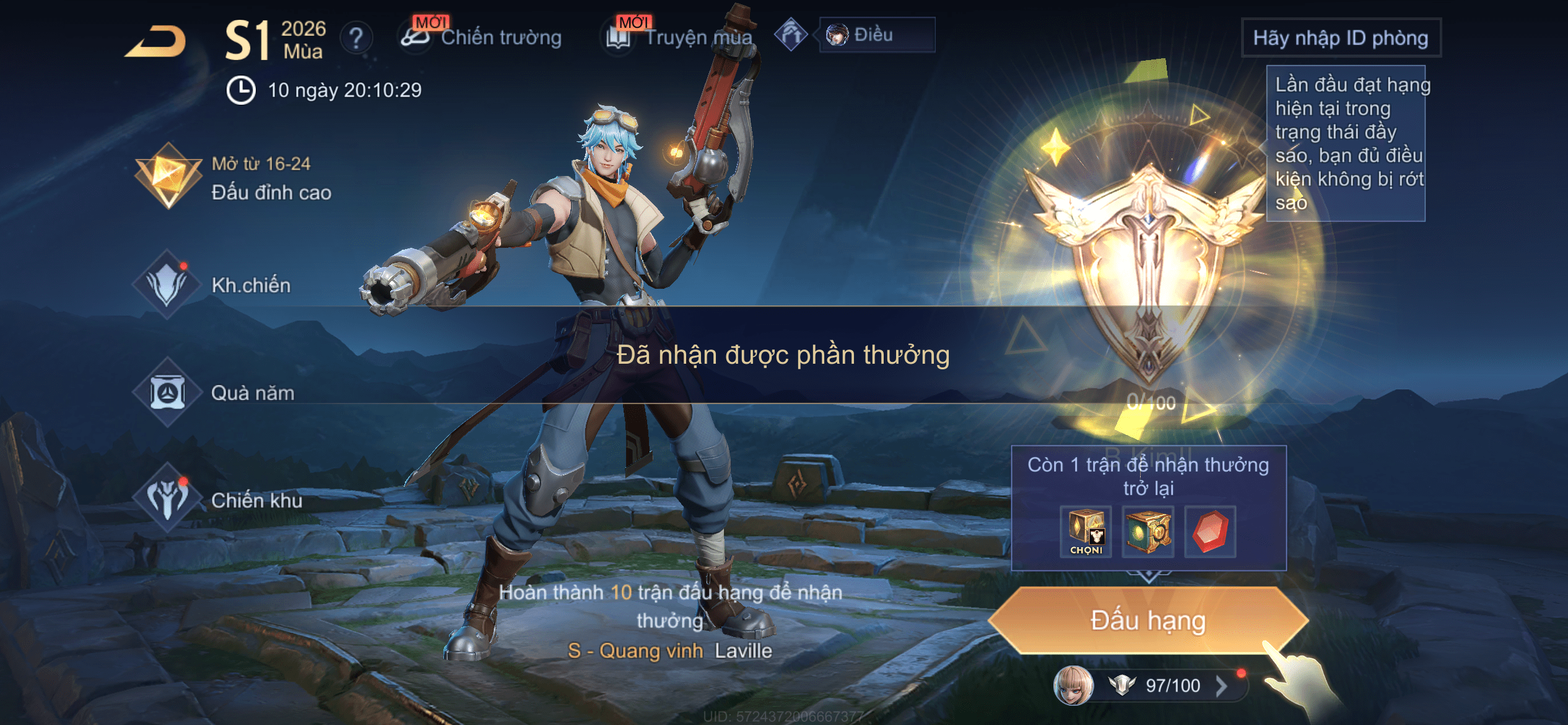Click the diamond icon beside Điều
This screenshot has height=725, width=1568.
pos(791,35)
